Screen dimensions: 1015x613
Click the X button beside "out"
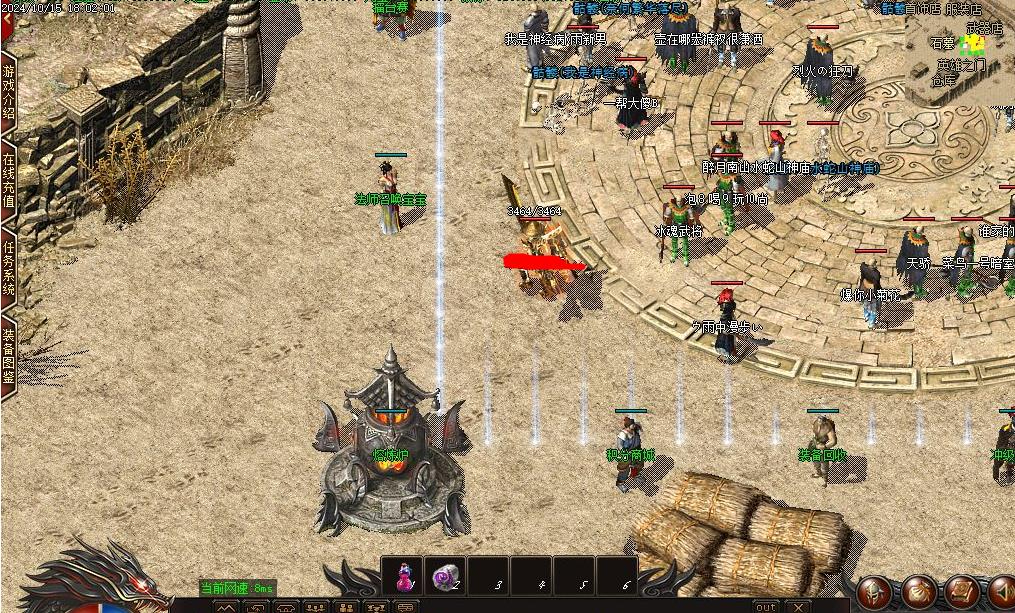pyautogui.click(x=797, y=606)
